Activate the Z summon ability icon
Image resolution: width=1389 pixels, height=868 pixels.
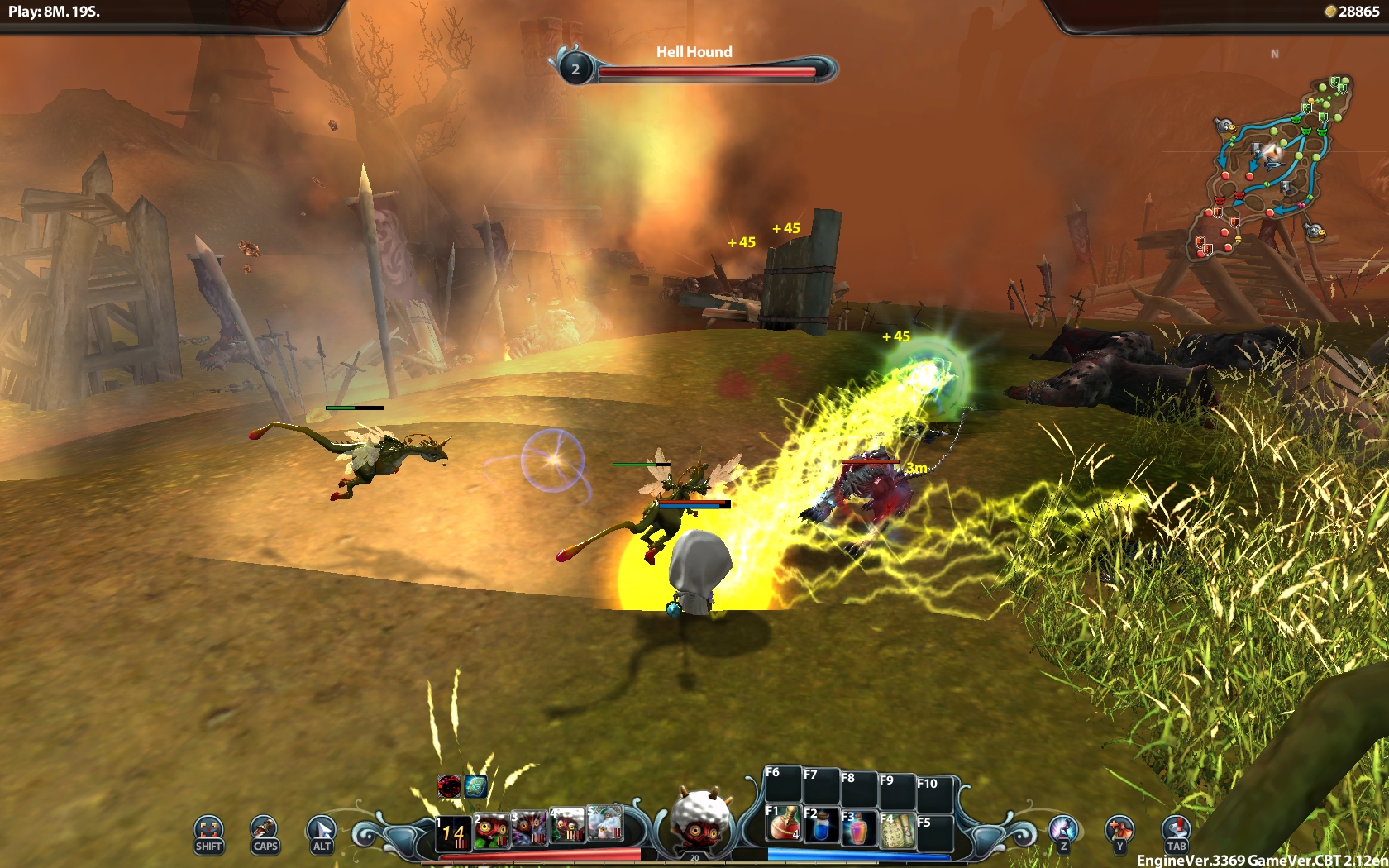1063,831
